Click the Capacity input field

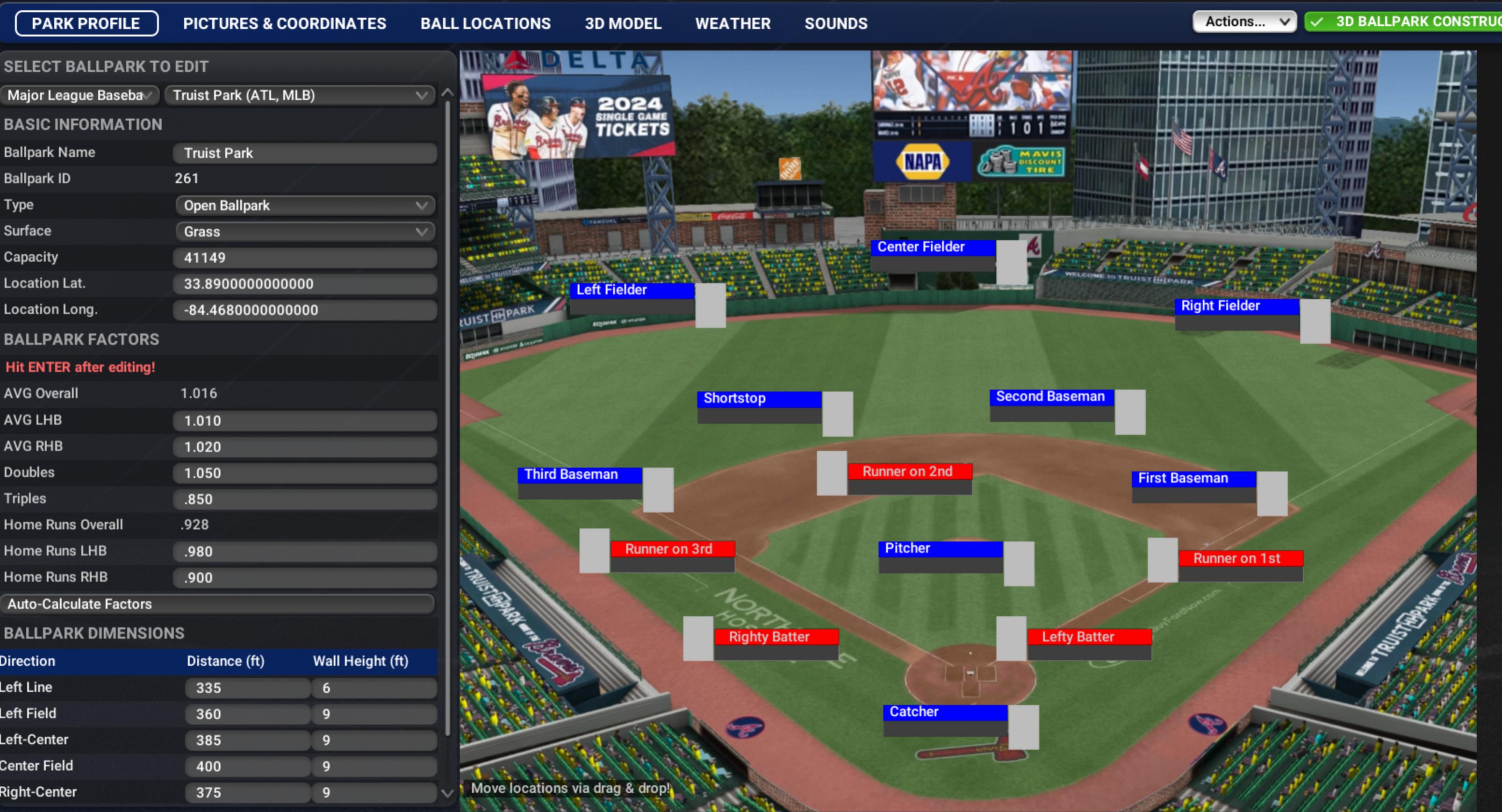click(x=305, y=258)
